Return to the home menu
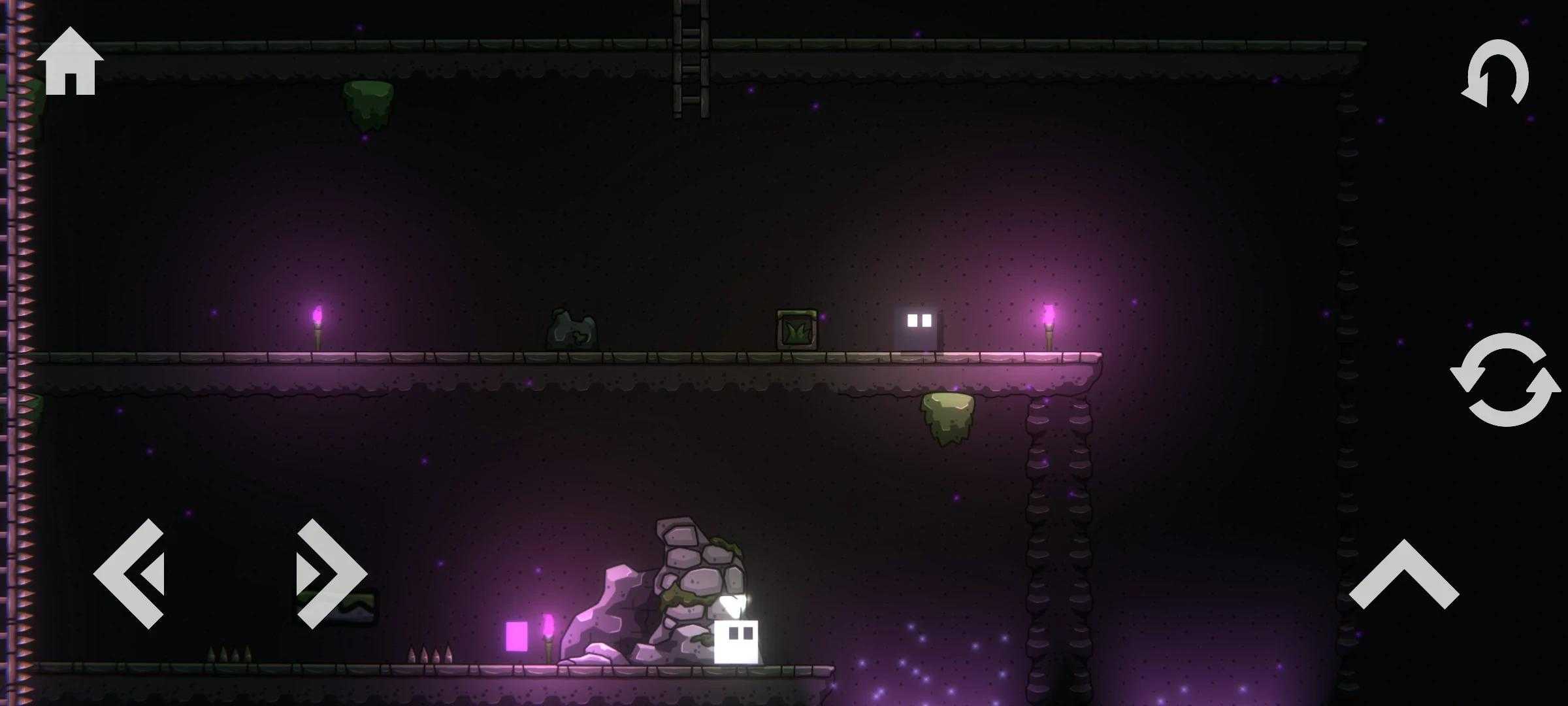Screen dimensions: 1568x706 [70, 62]
